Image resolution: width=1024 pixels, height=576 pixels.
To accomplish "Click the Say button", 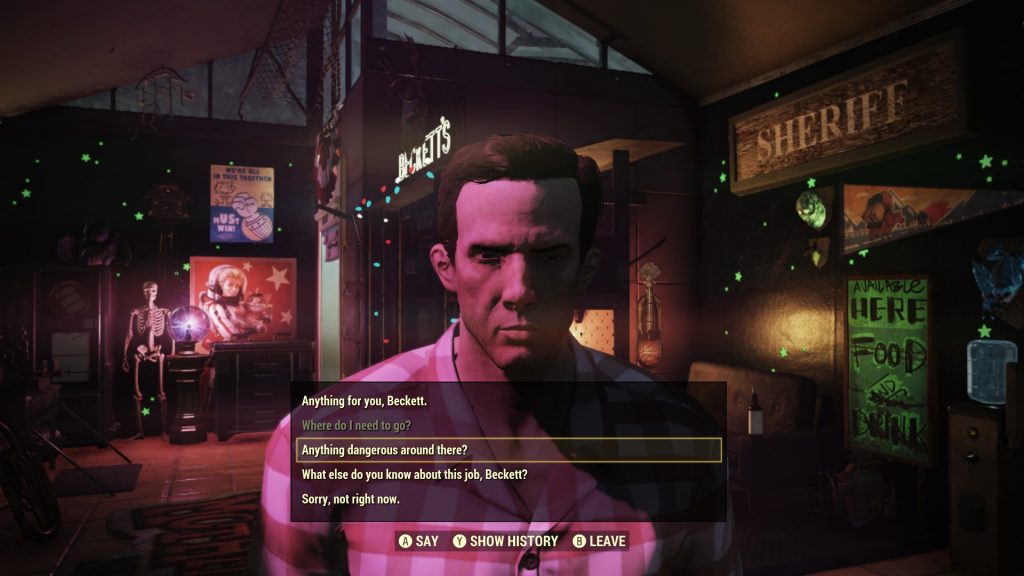I will click(419, 541).
